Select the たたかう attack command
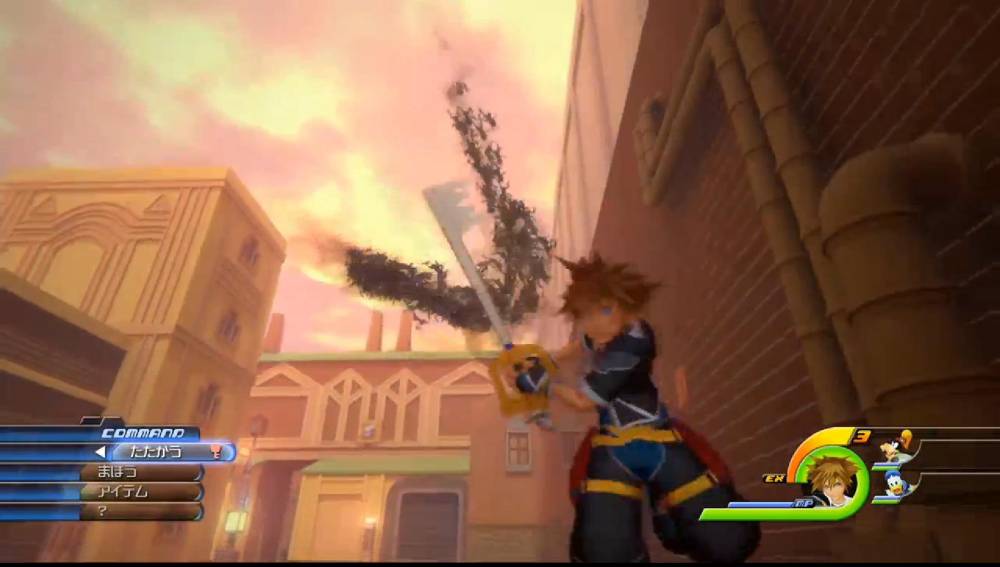1000x567 pixels. (148, 452)
